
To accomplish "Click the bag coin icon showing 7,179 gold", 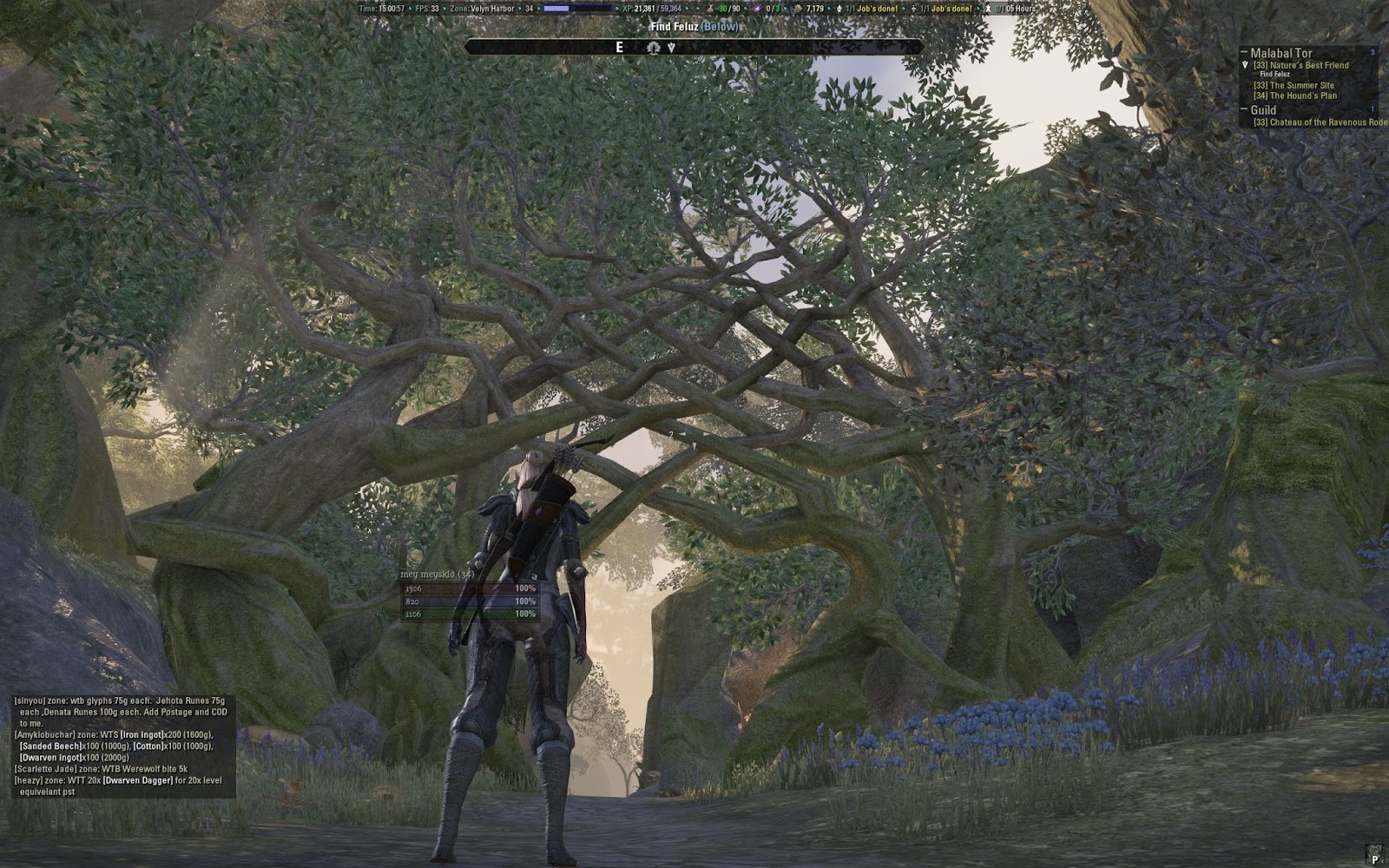I will (x=799, y=8).
